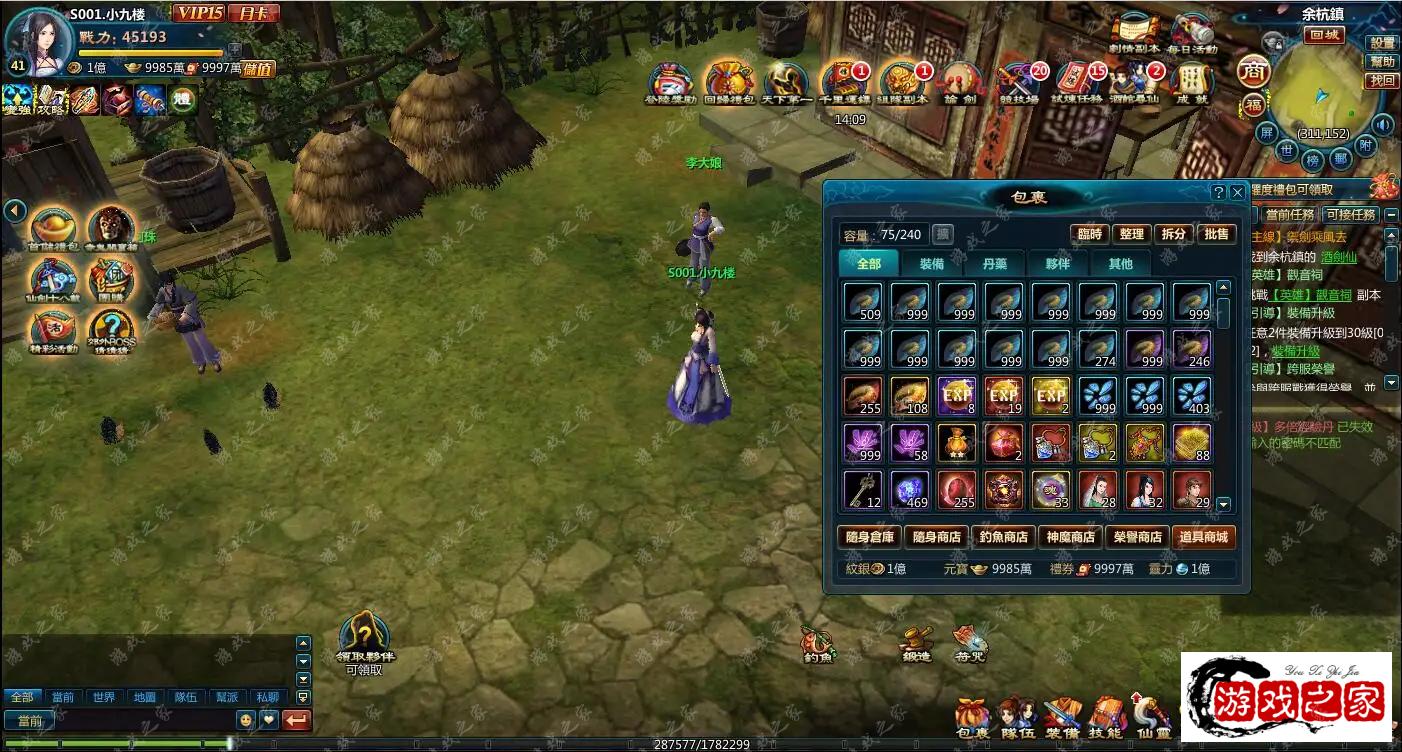Open the 設置 settings button
Image resolution: width=1402 pixels, height=752 pixels.
1382,43
